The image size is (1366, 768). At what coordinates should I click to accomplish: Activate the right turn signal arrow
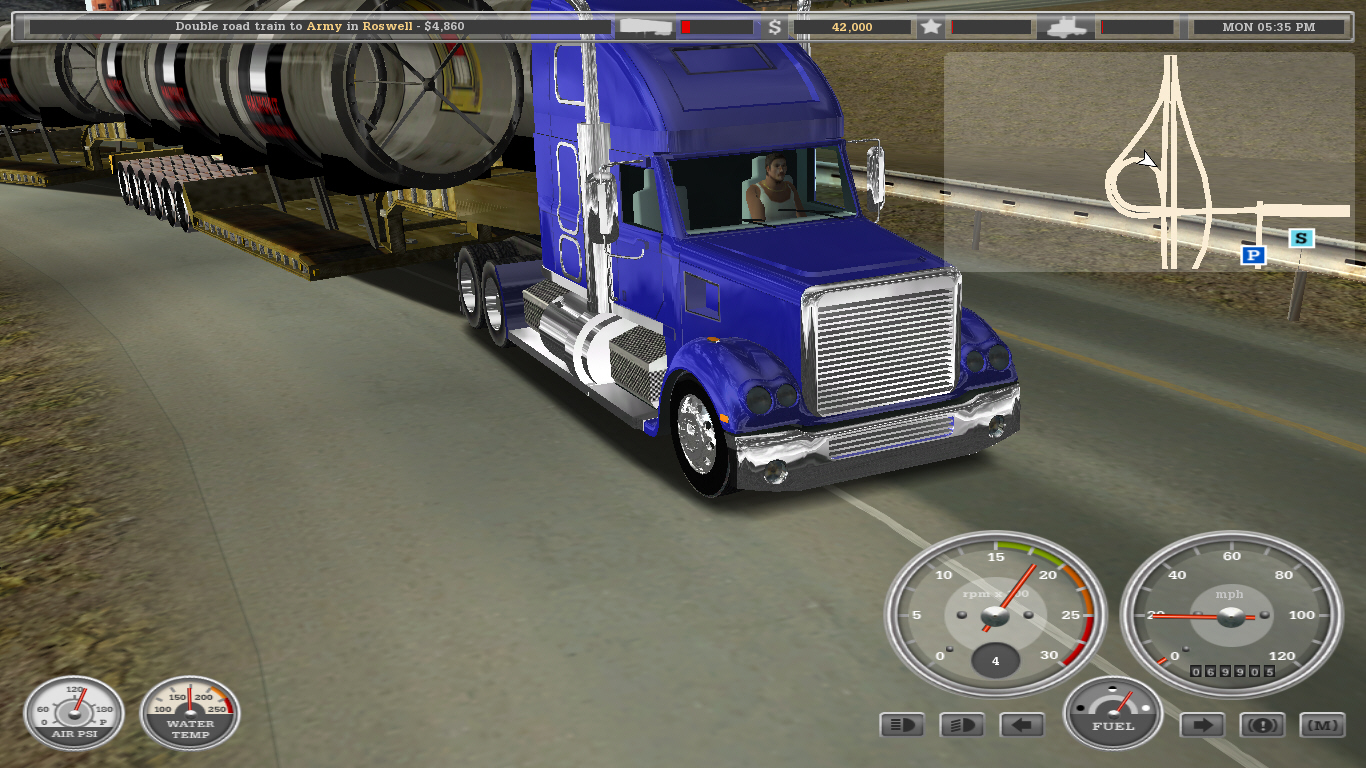pyautogui.click(x=1202, y=725)
